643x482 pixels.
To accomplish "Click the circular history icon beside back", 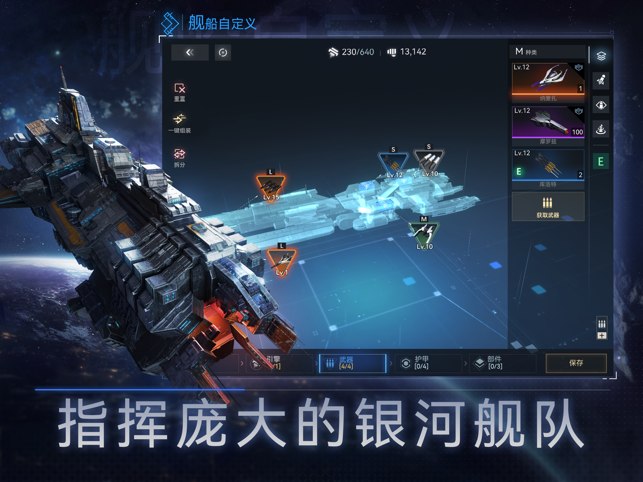I will click(223, 52).
